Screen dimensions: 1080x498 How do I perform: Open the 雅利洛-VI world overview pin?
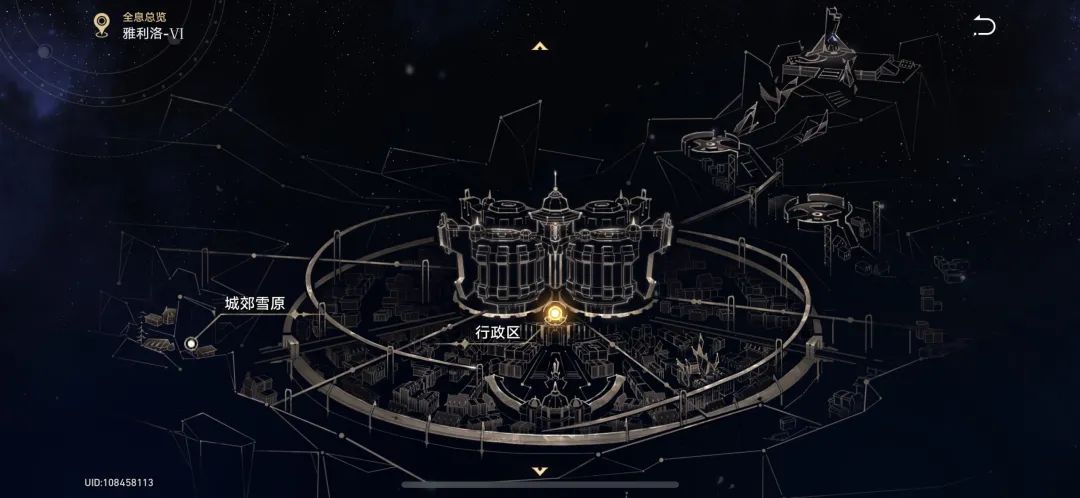101,25
